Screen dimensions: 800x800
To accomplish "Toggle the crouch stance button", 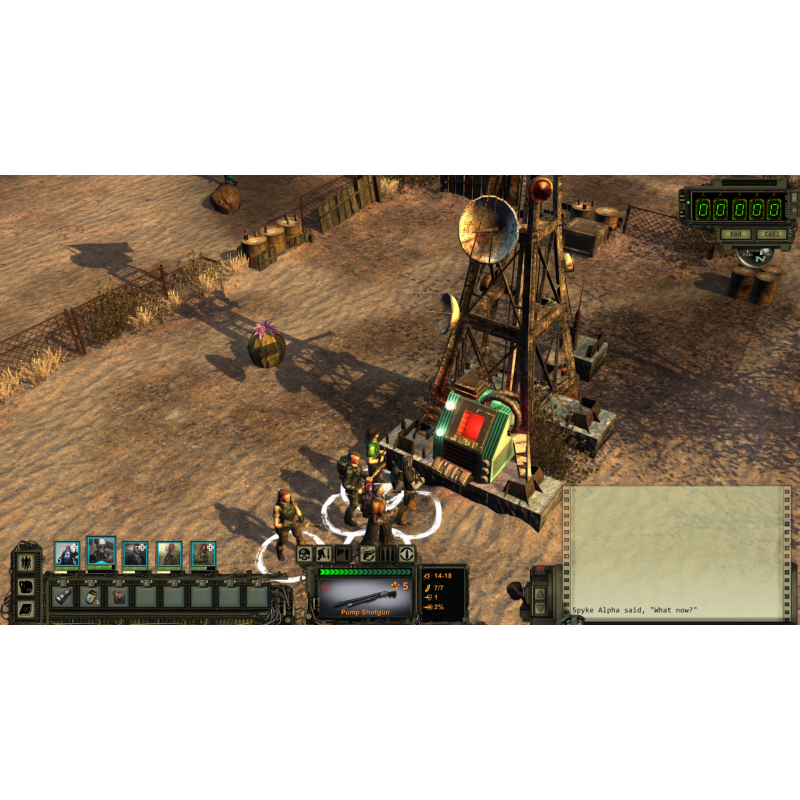I will click(324, 554).
